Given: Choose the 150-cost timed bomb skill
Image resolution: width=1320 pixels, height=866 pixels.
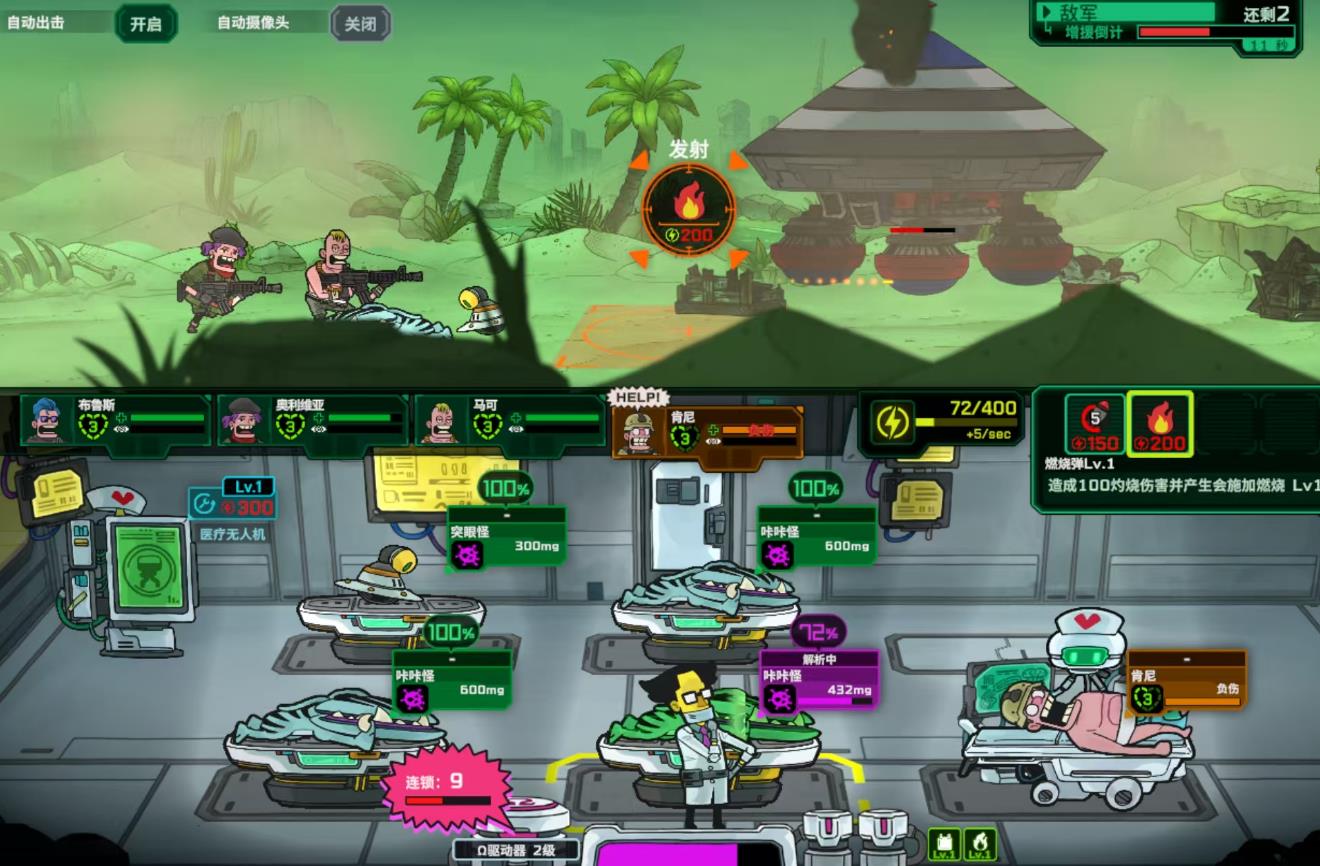Looking at the screenshot, I should coord(1094,424).
